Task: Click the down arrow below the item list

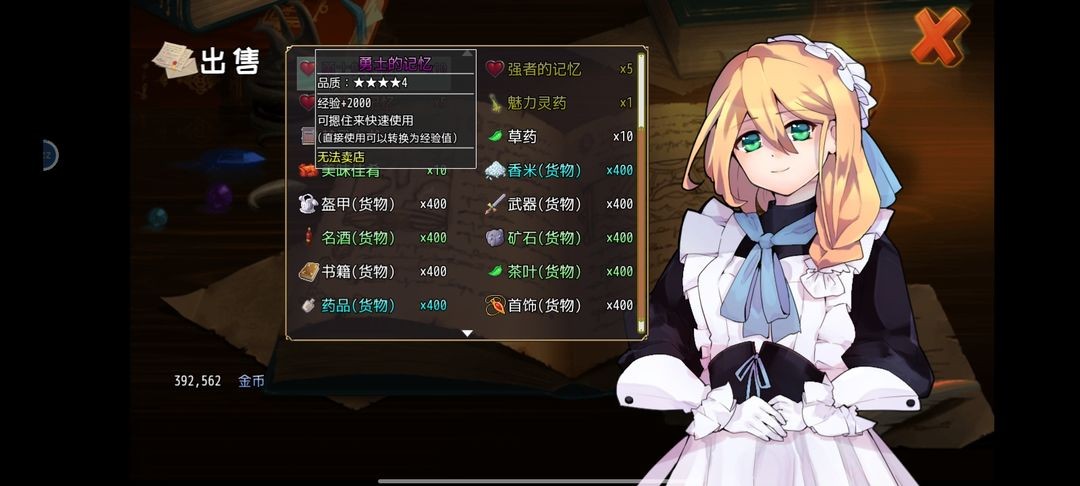Action: point(467,333)
